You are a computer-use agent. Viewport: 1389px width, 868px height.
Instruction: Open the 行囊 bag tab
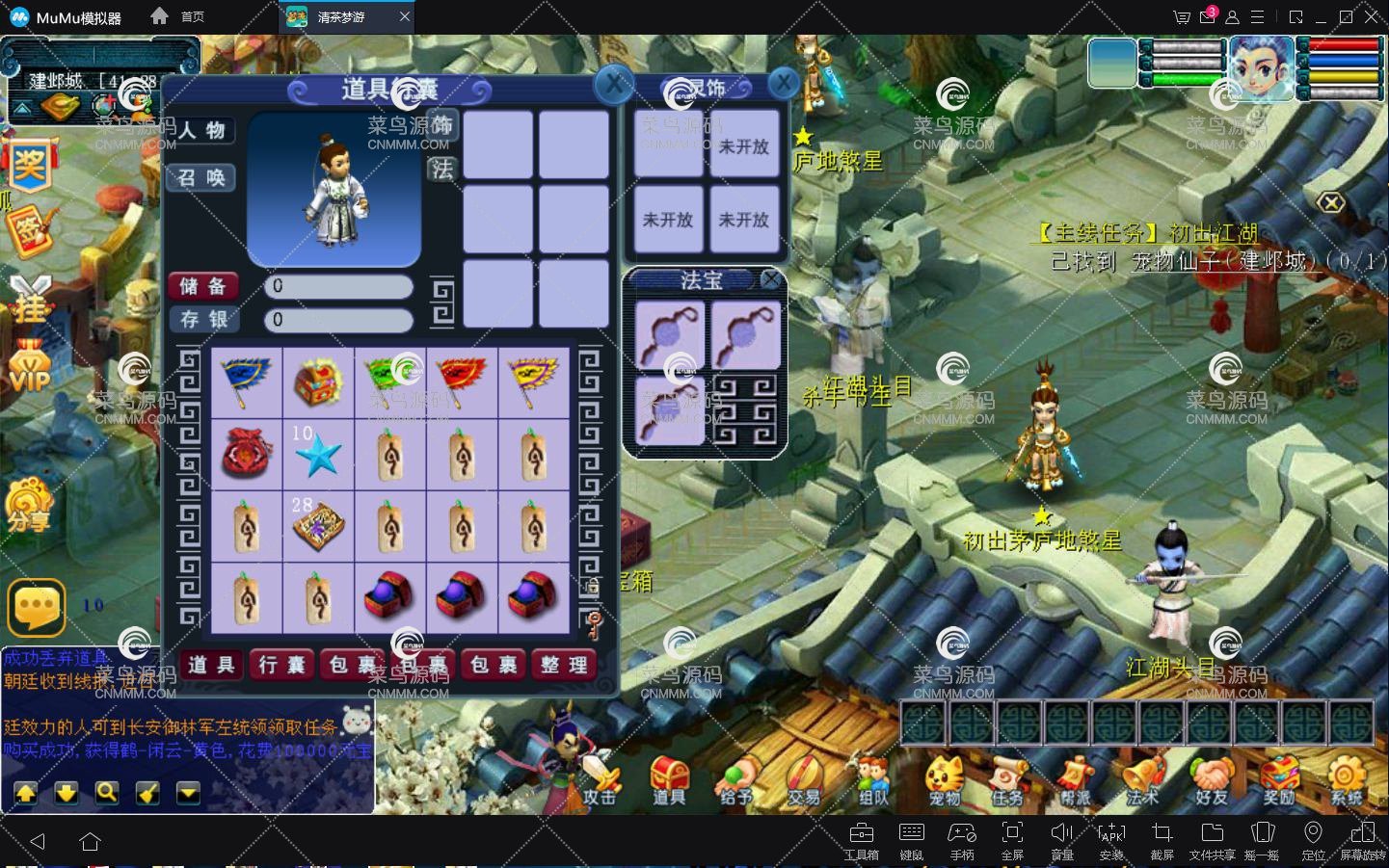(281, 665)
